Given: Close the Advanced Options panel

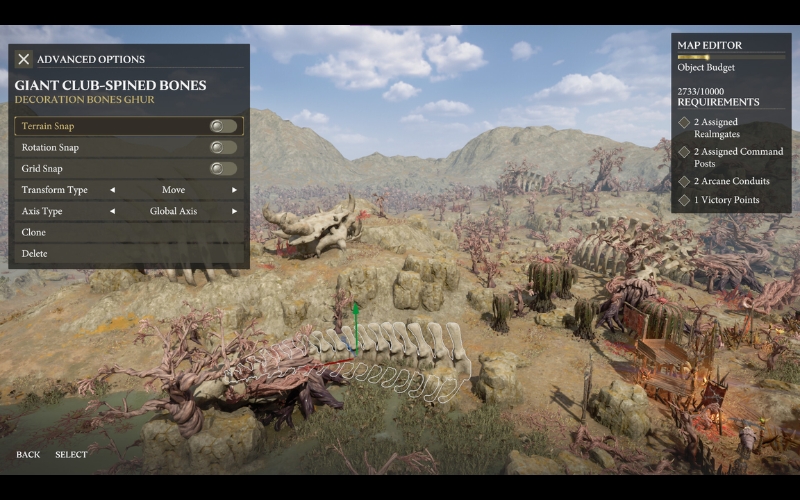Looking at the screenshot, I should 24,60.
